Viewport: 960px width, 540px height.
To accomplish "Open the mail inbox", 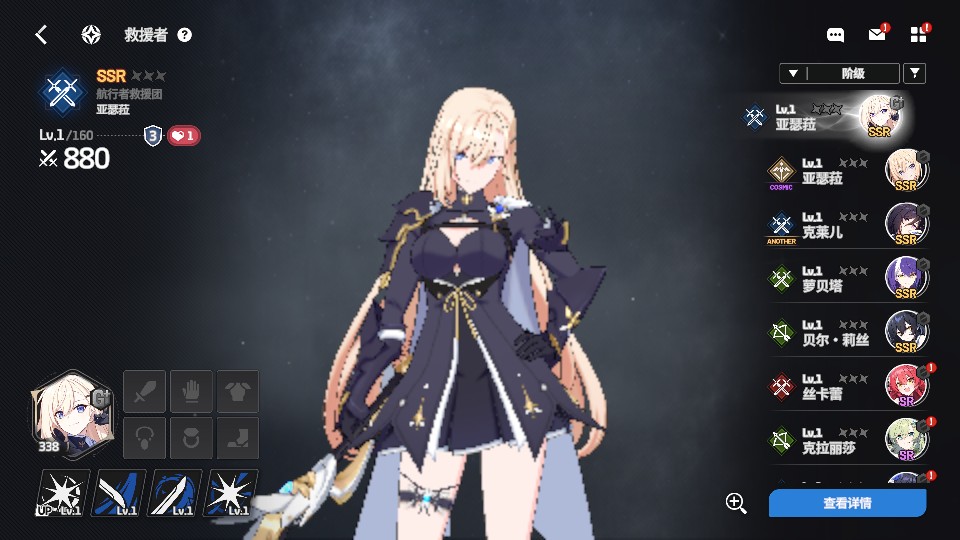I will (x=877, y=35).
